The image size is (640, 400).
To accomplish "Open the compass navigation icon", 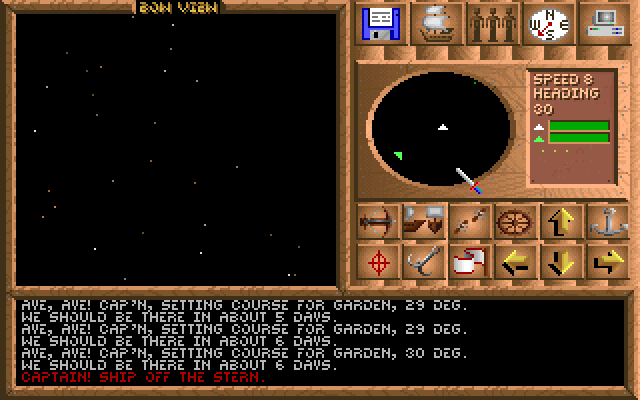I will point(547,24).
